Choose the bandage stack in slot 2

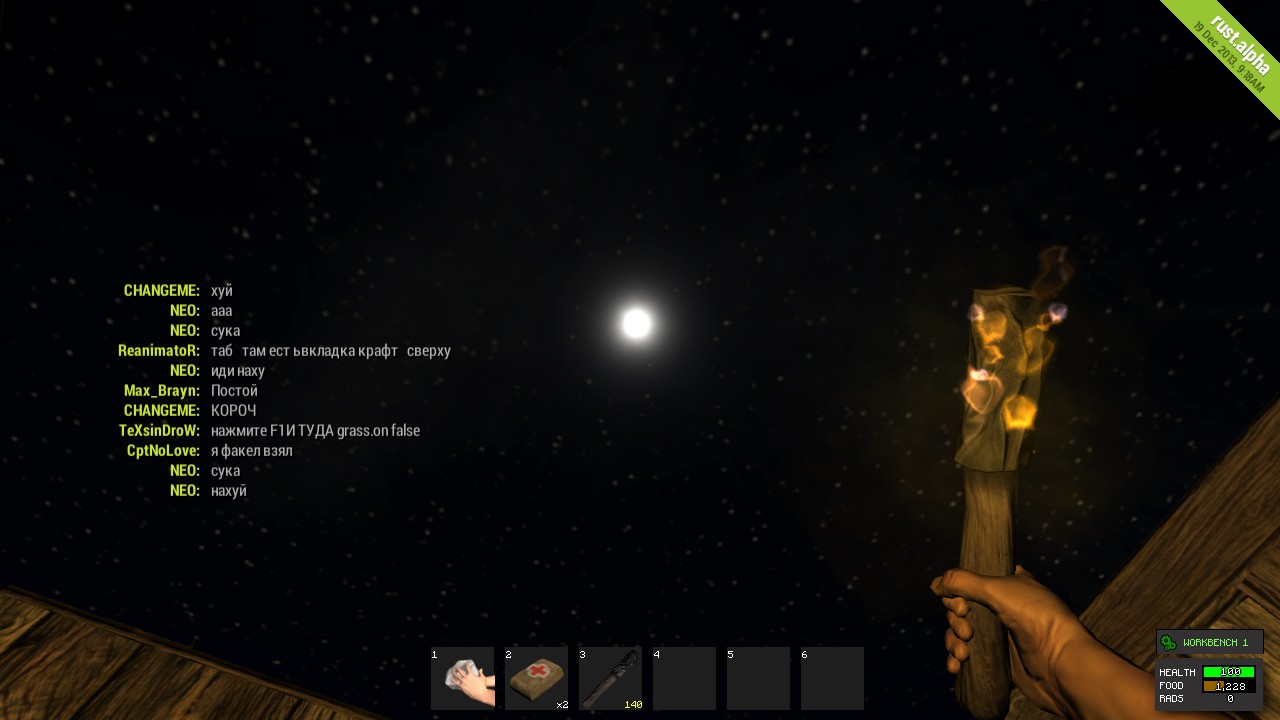point(536,678)
